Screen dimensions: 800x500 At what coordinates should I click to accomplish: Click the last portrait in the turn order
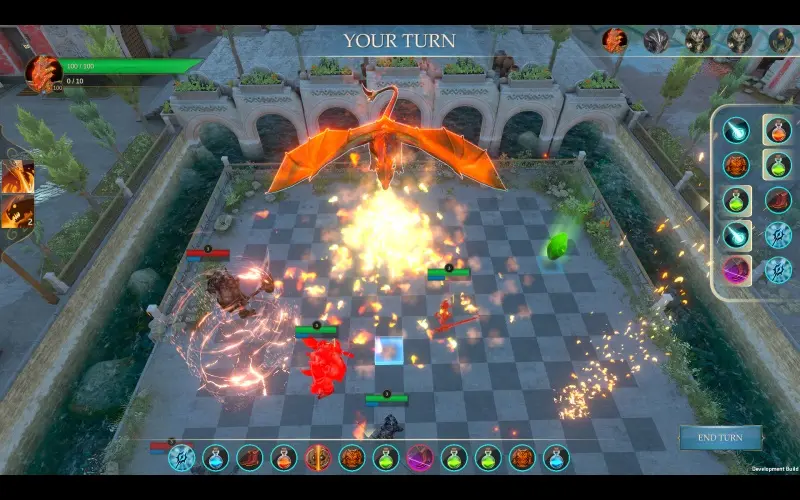pos(781,40)
